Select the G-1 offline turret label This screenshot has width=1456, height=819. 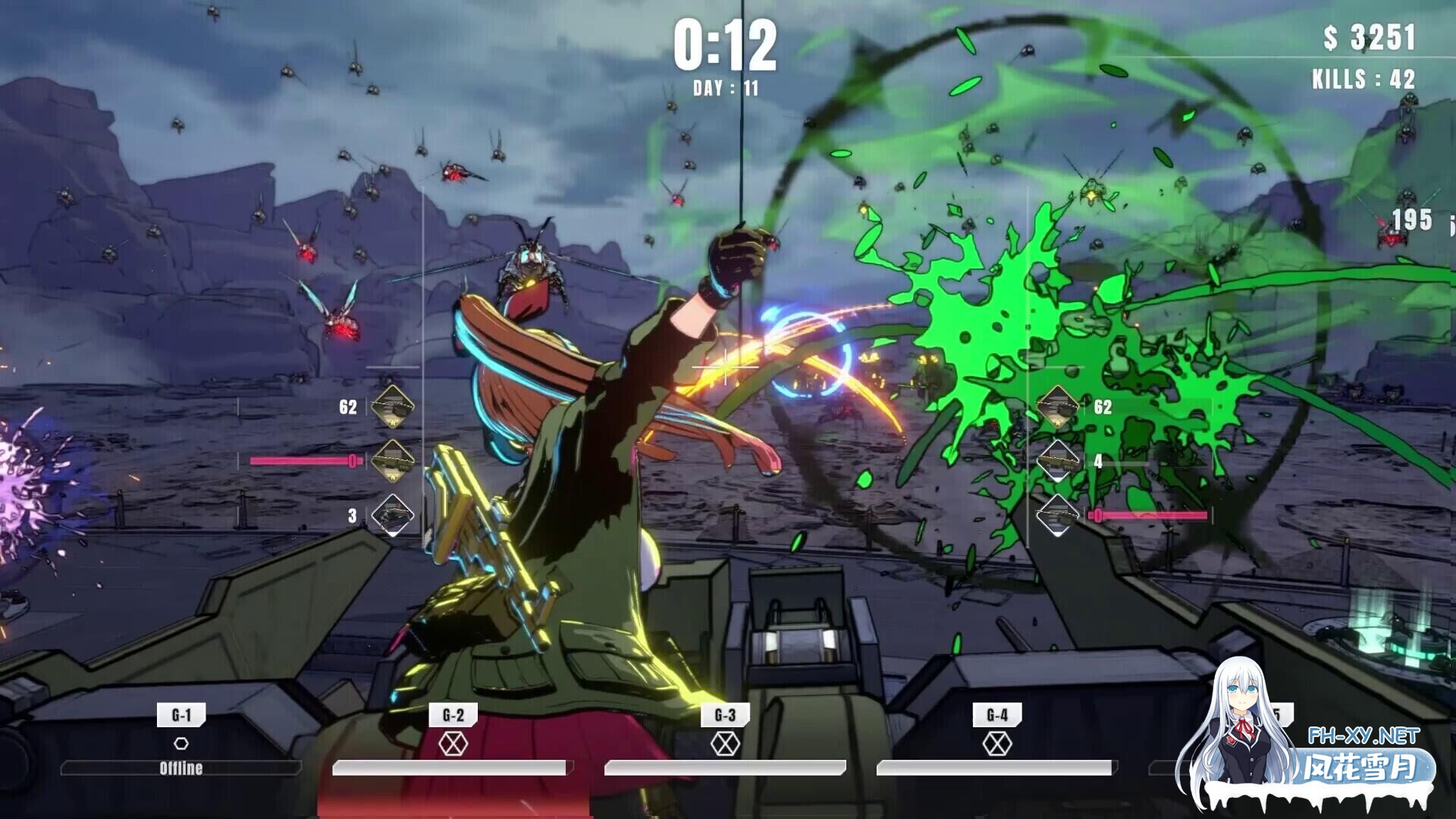pyautogui.click(x=181, y=715)
